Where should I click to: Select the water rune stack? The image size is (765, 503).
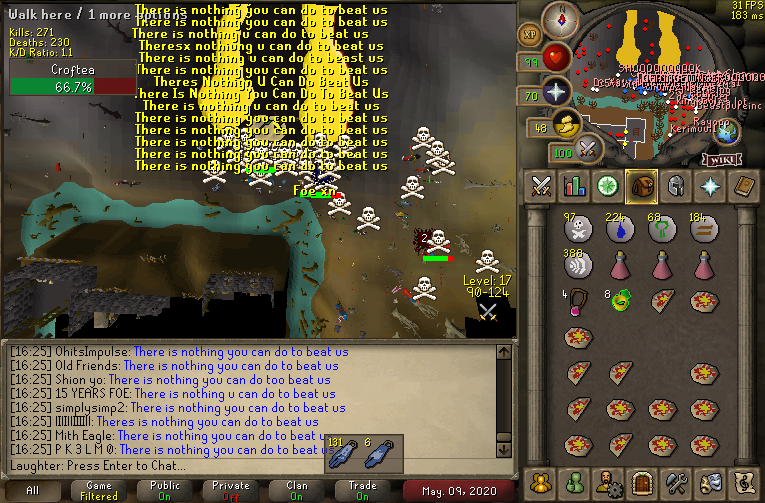click(x=620, y=230)
